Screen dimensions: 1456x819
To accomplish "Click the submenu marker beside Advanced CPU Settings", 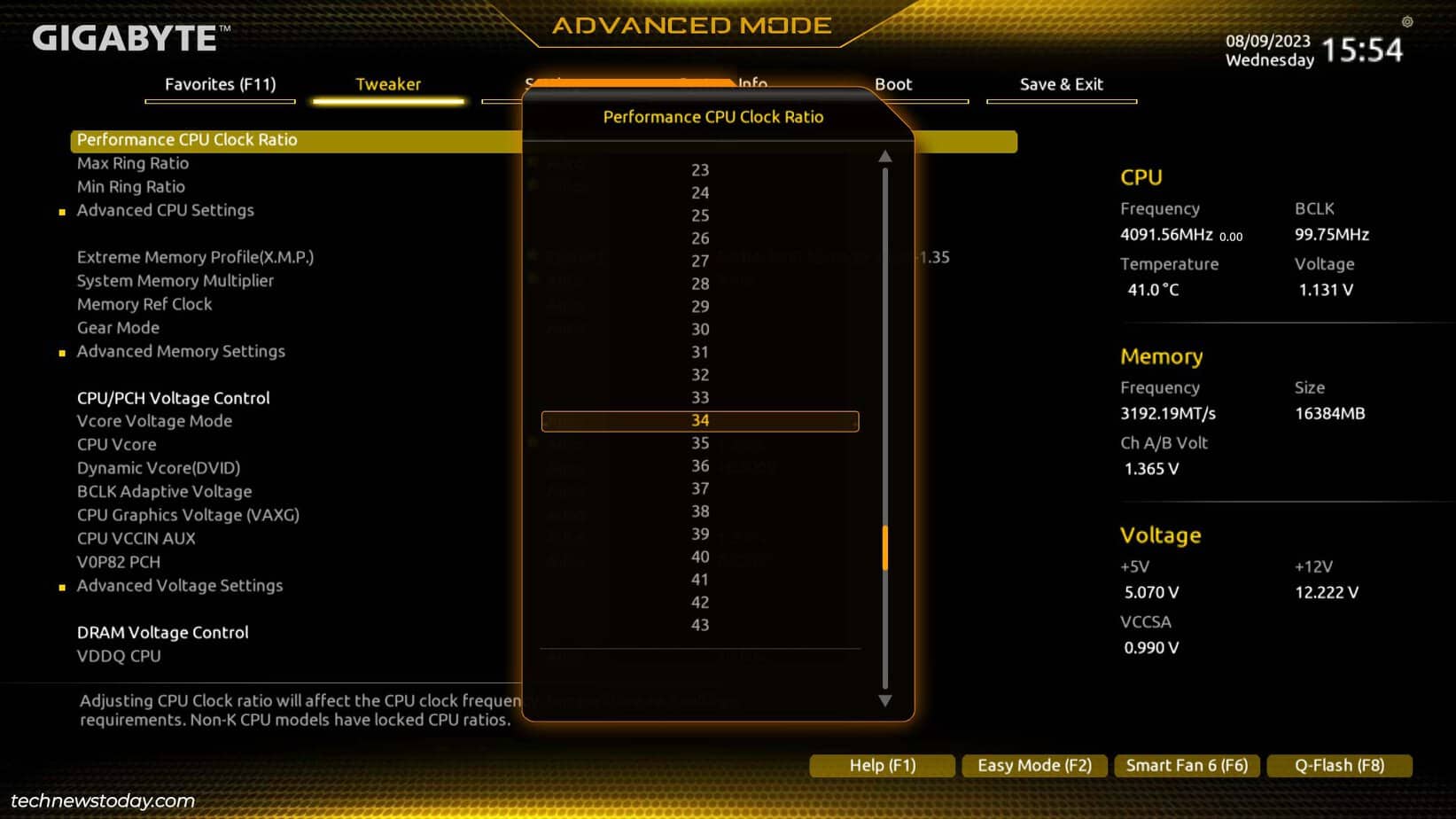I will click(61, 213).
